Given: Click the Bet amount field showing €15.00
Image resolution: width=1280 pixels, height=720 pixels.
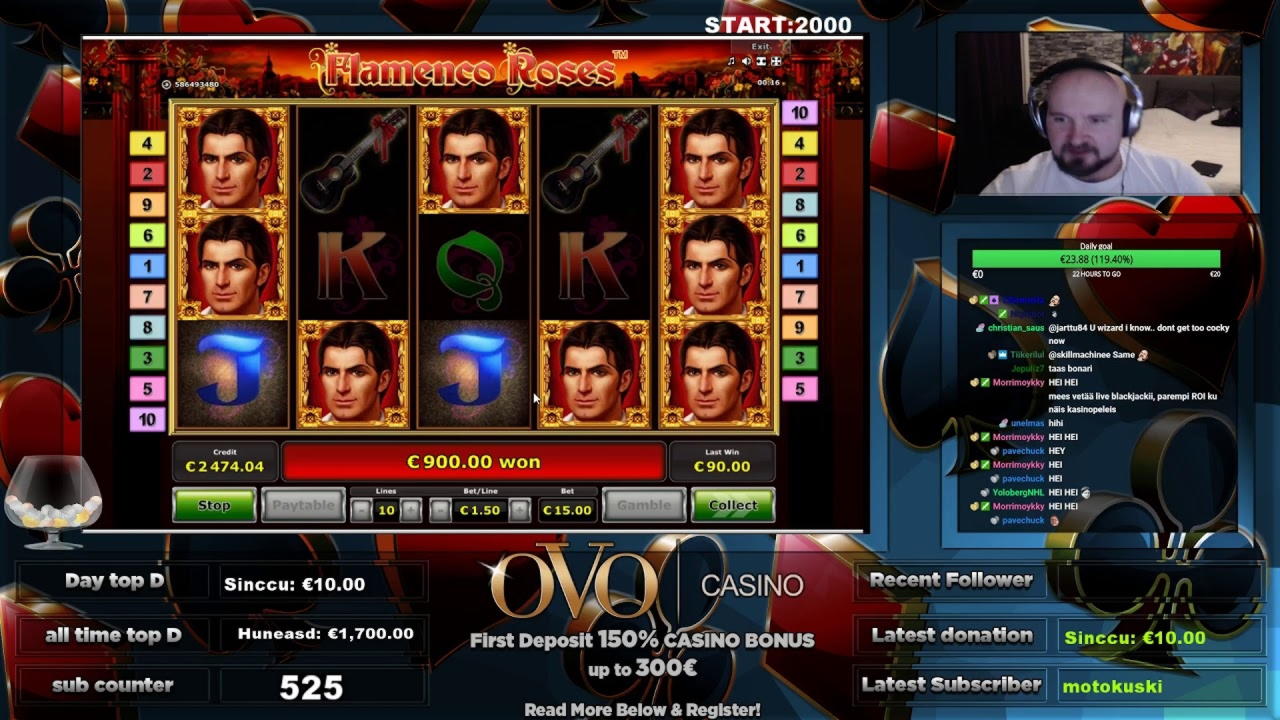Looking at the screenshot, I should point(566,509).
